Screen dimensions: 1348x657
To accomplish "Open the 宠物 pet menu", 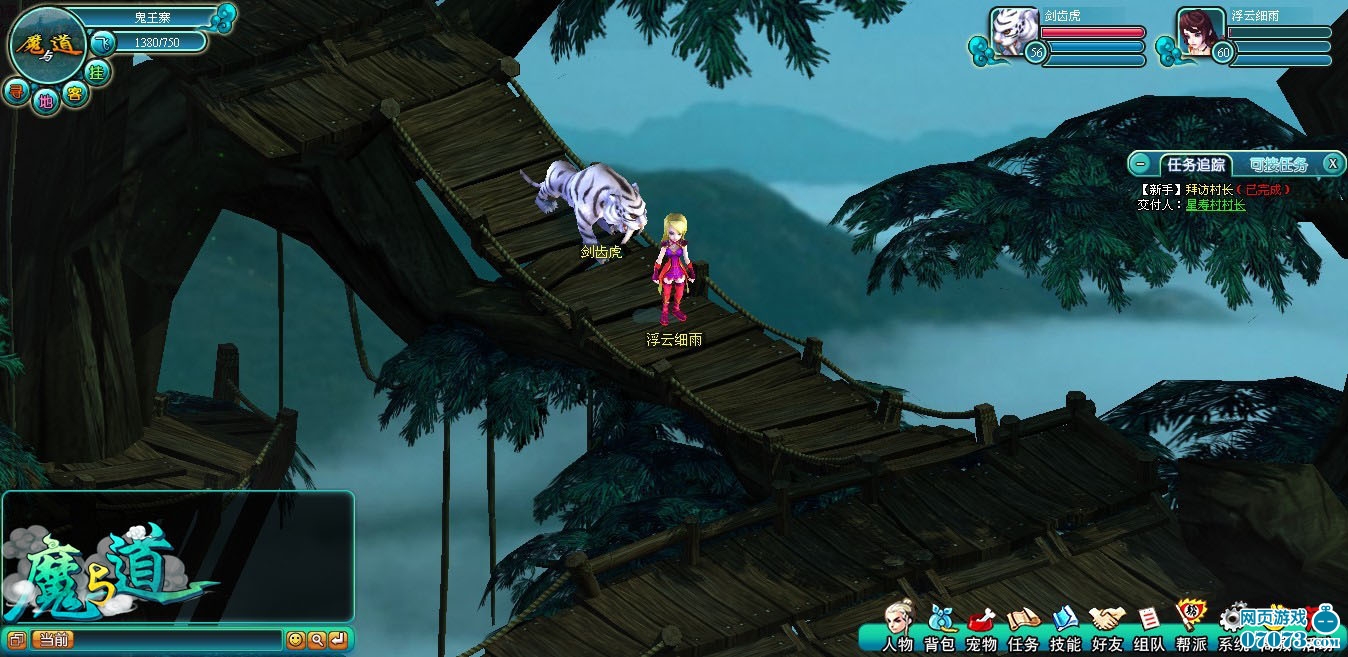I will pos(981,627).
